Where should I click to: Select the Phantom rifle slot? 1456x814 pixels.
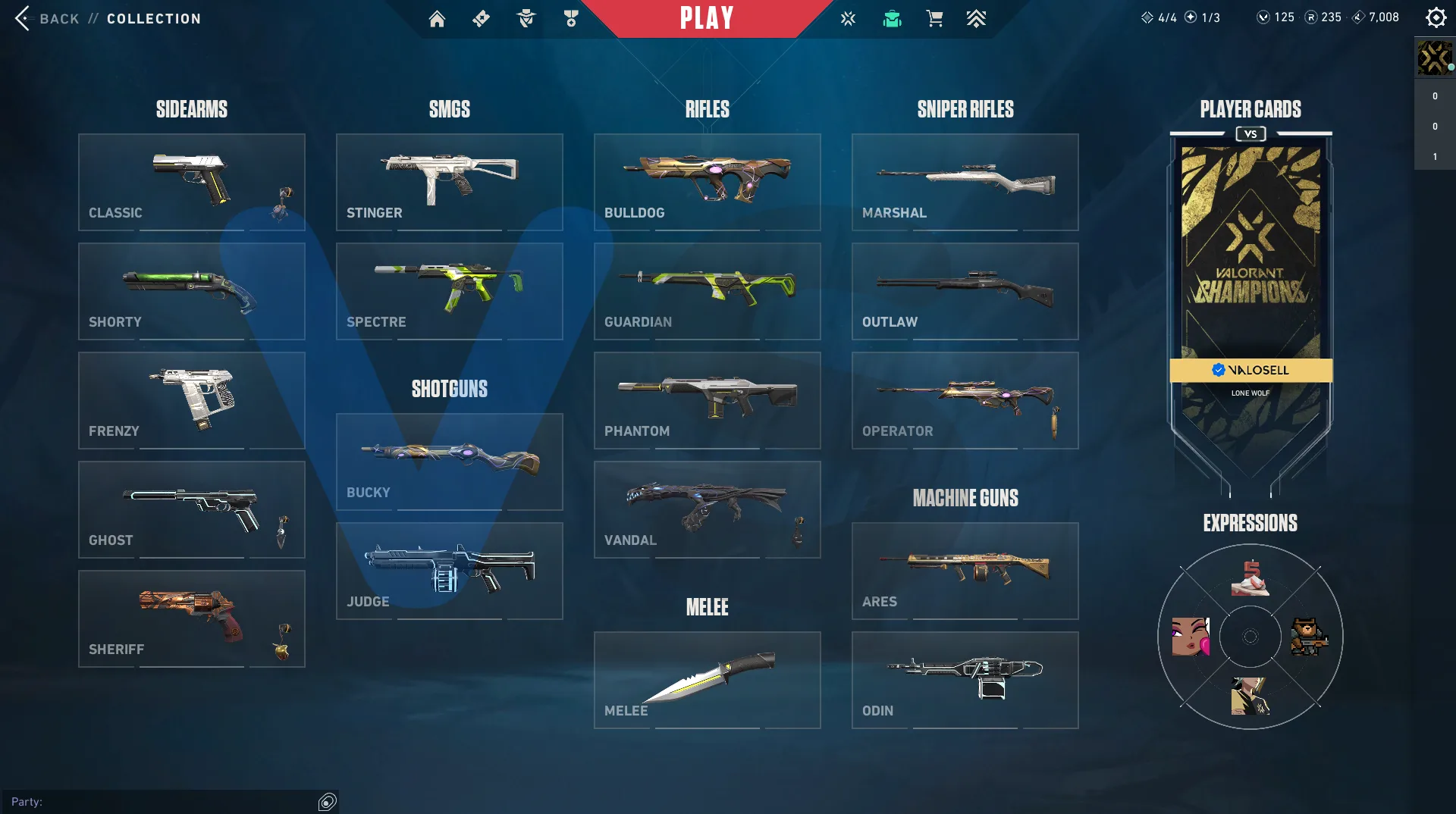click(x=707, y=400)
